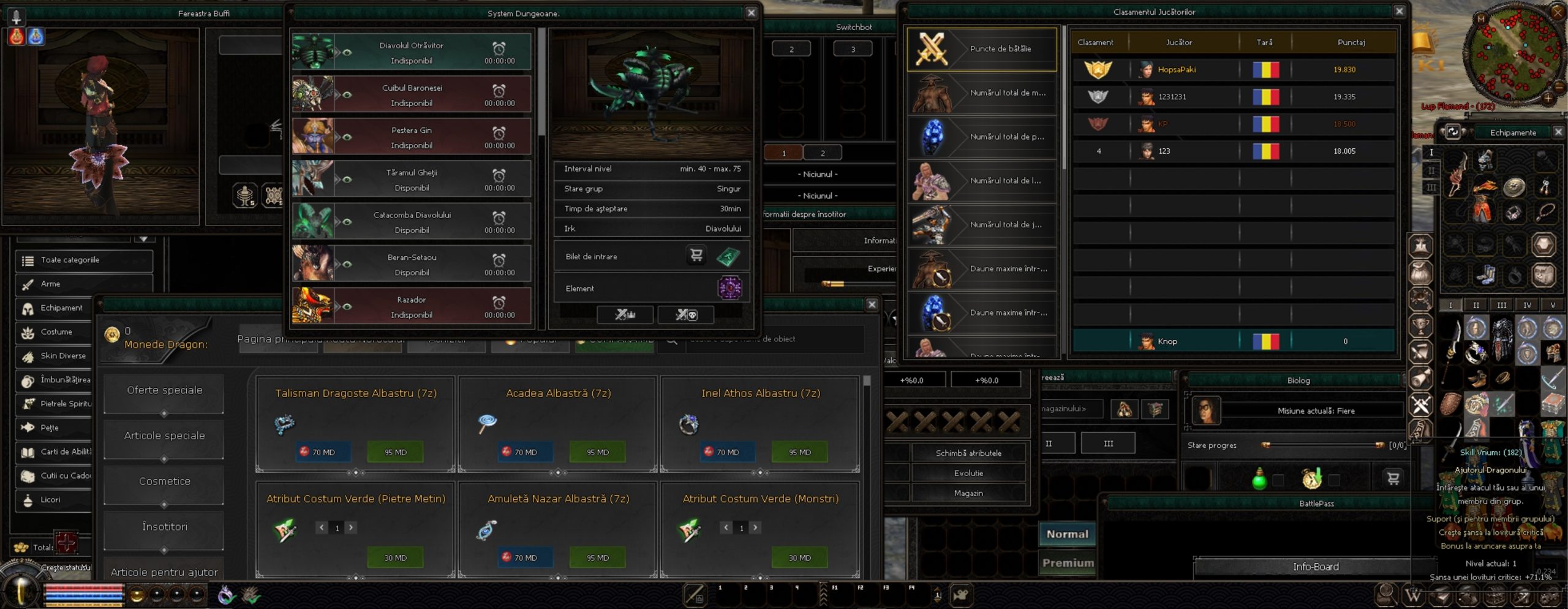Open the Info-Board button
Viewport: 1568px width, 609px height.
[1315, 567]
